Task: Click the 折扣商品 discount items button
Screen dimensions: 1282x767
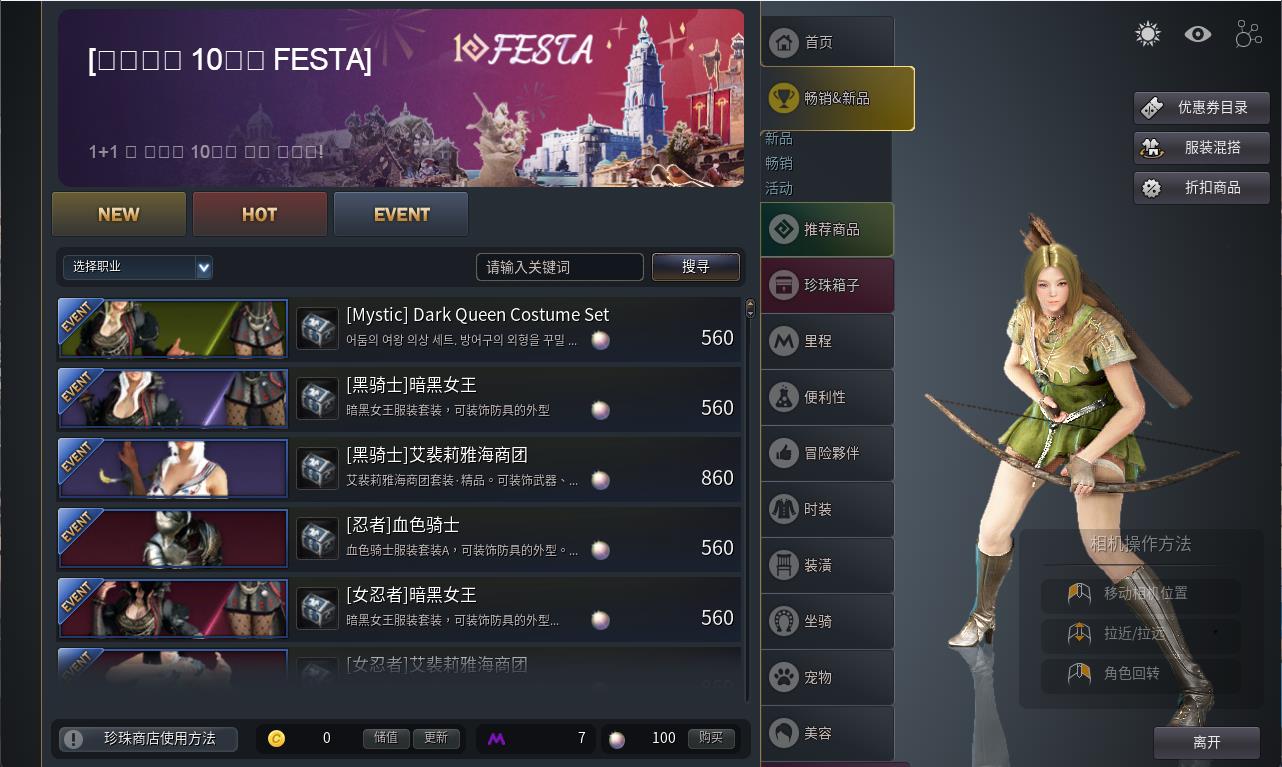Action: [1201, 188]
